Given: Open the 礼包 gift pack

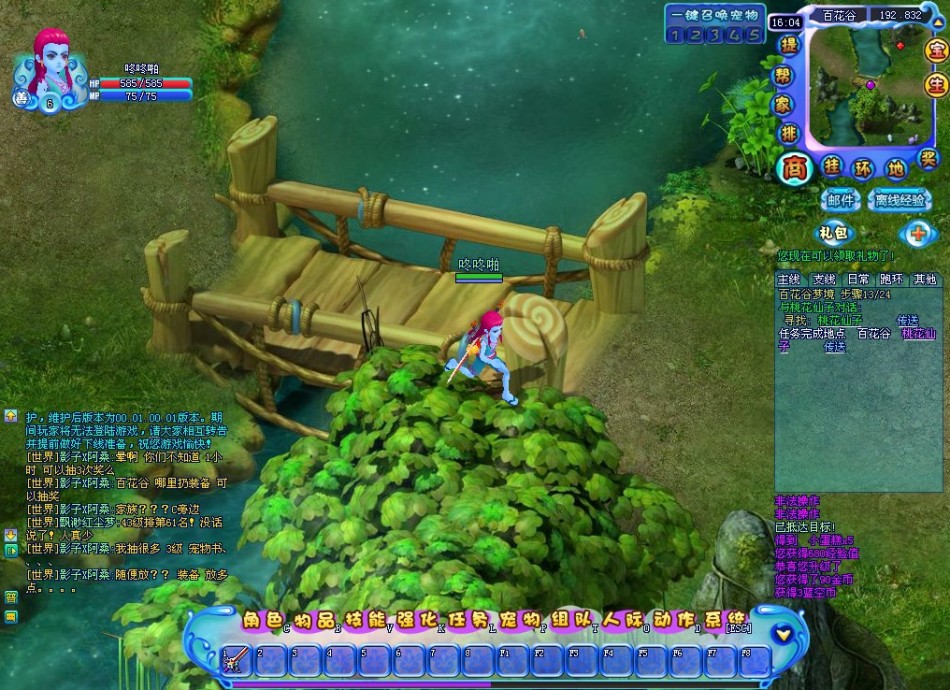Looking at the screenshot, I should 832,234.
